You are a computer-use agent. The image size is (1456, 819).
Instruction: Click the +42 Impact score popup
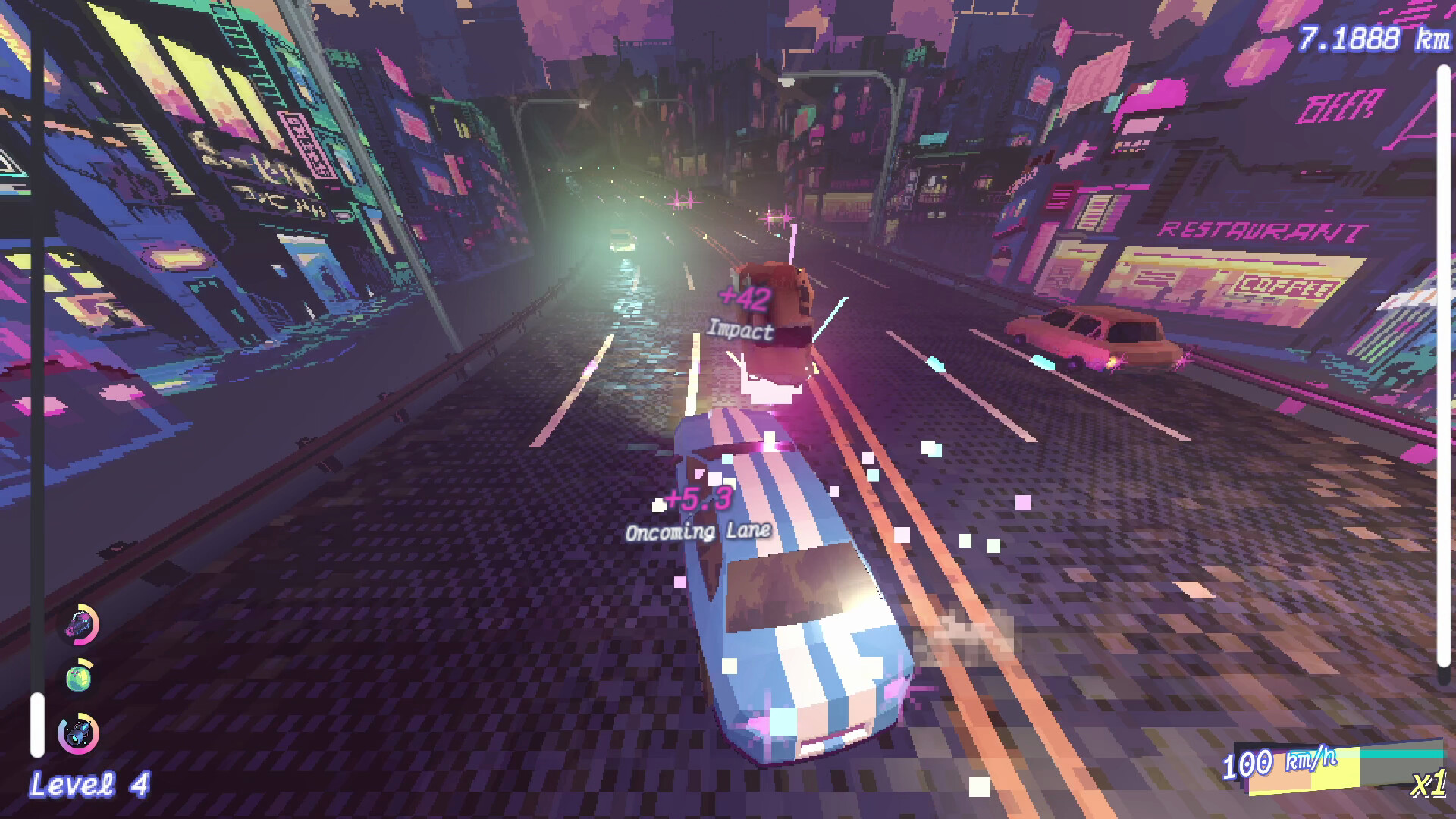[742, 312]
